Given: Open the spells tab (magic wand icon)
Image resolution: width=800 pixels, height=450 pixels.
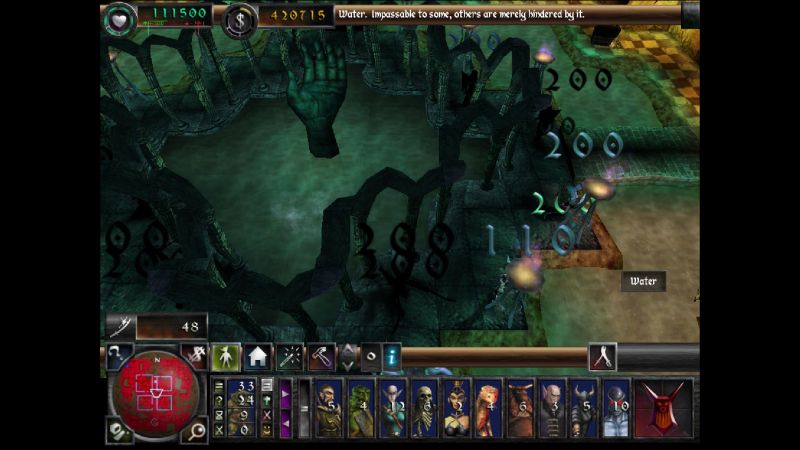Looking at the screenshot, I should pyautogui.click(x=289, y=356).
